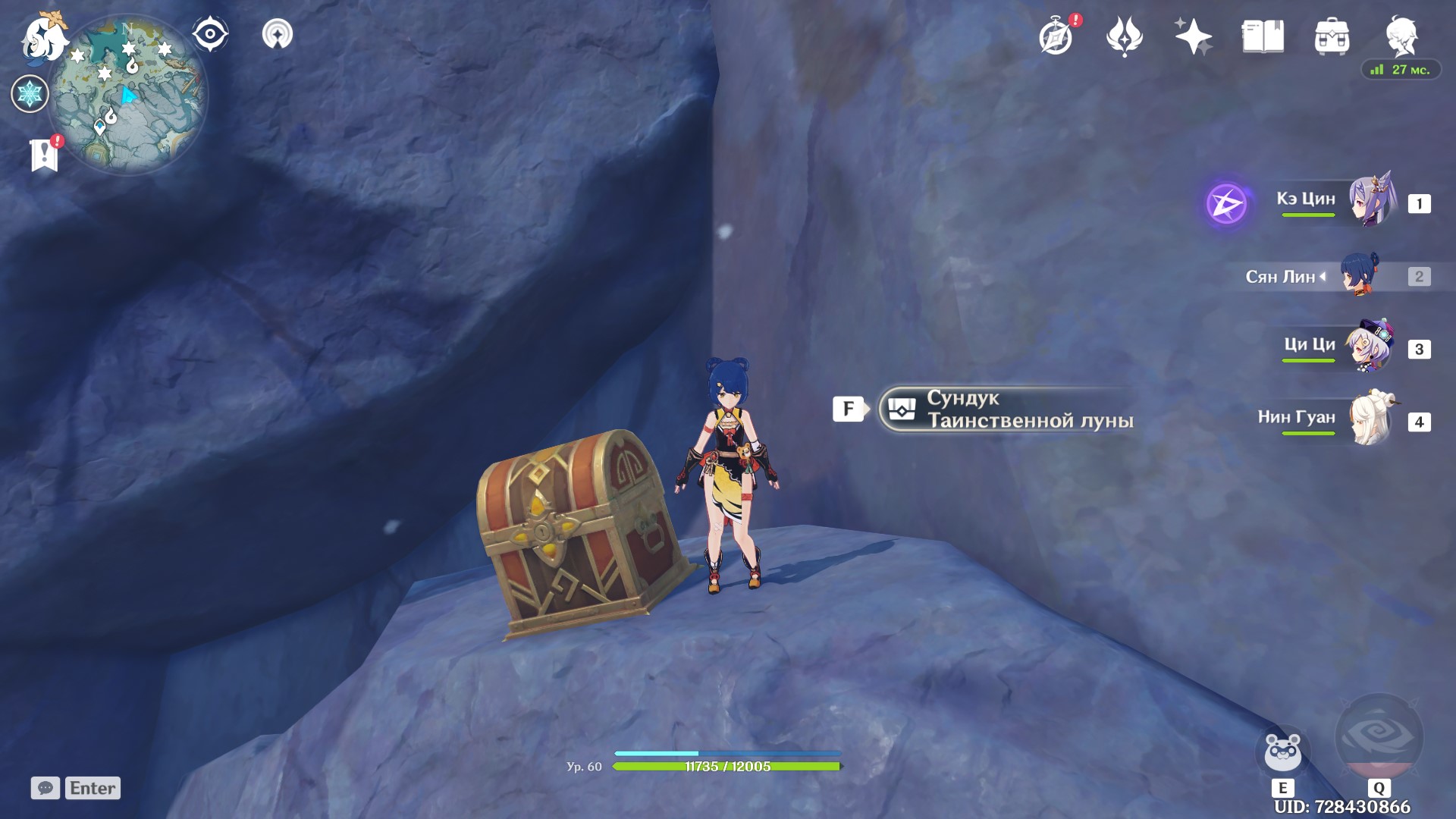The width and height of the screenshot is (1456, 819).
Task: Open the events sparkle icon
Action: (x=1192, y=34)
